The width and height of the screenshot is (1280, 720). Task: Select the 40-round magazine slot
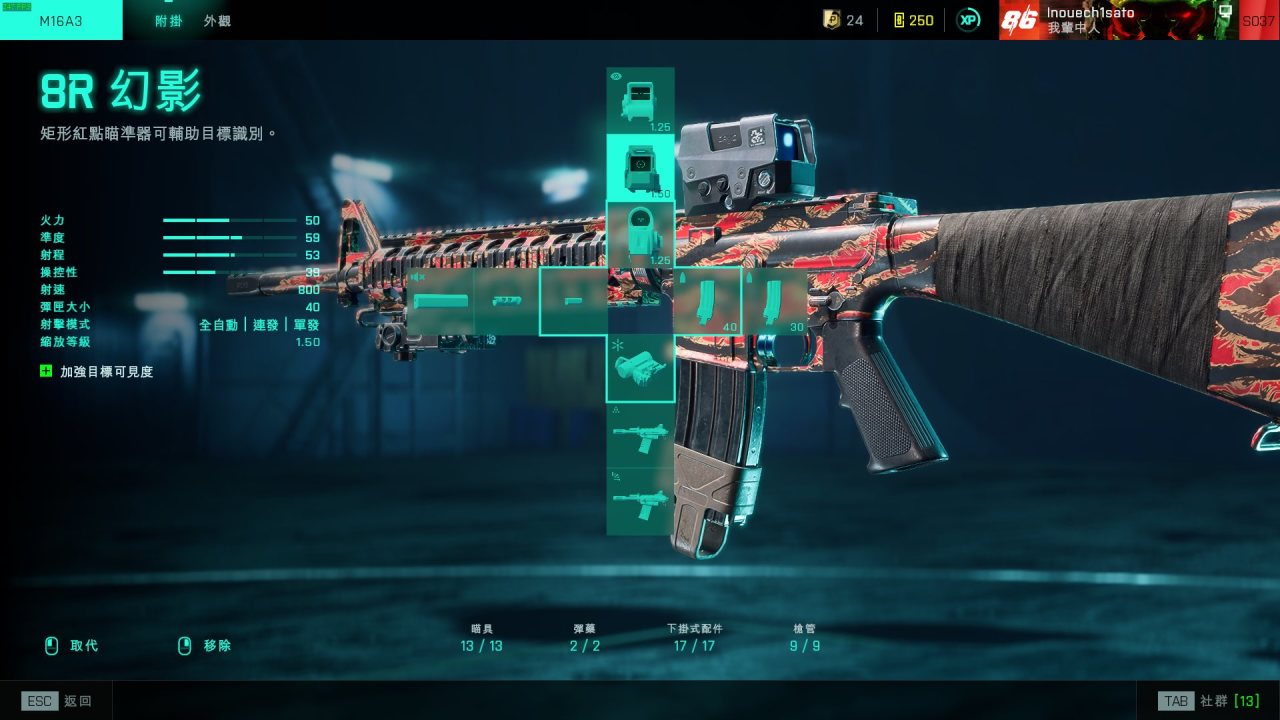(708, 301)
